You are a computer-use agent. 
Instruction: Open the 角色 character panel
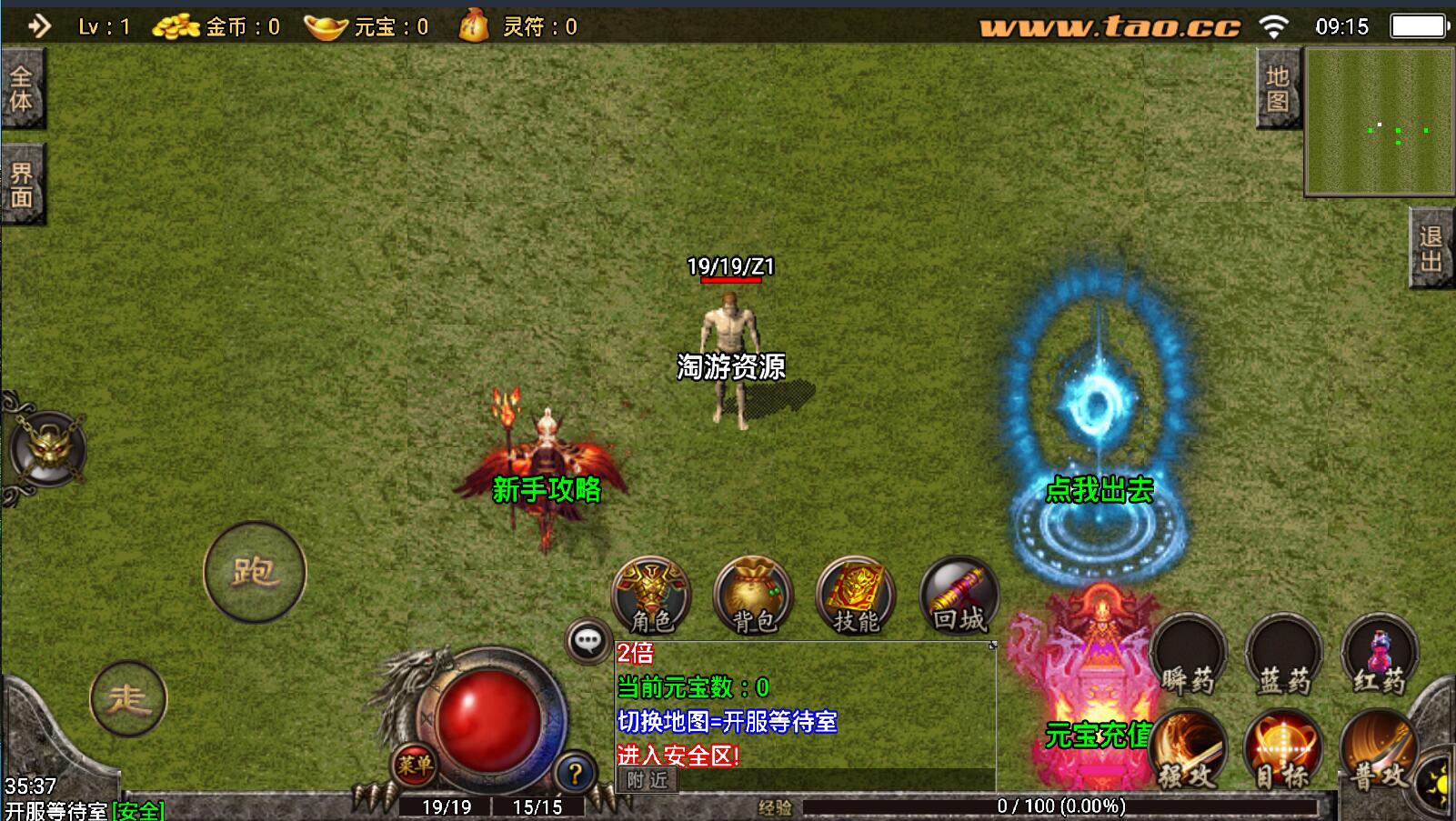(651, 596)
